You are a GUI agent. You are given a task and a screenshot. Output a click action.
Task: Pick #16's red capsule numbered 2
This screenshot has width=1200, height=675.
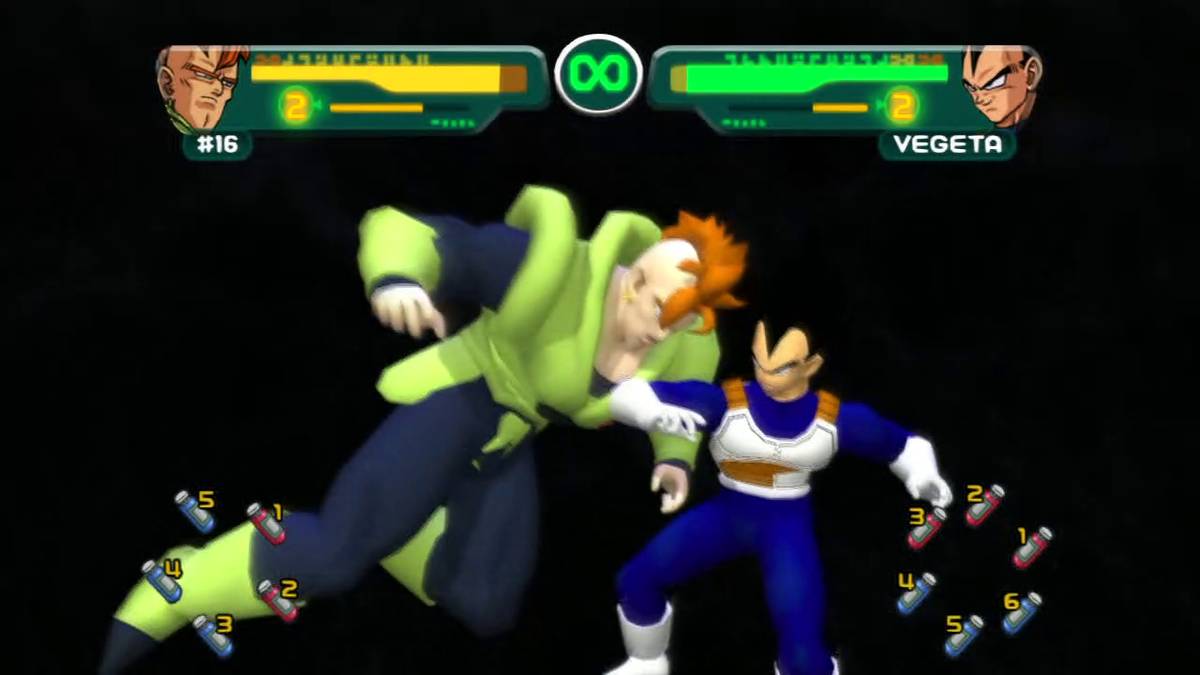(x=278, y=600)
